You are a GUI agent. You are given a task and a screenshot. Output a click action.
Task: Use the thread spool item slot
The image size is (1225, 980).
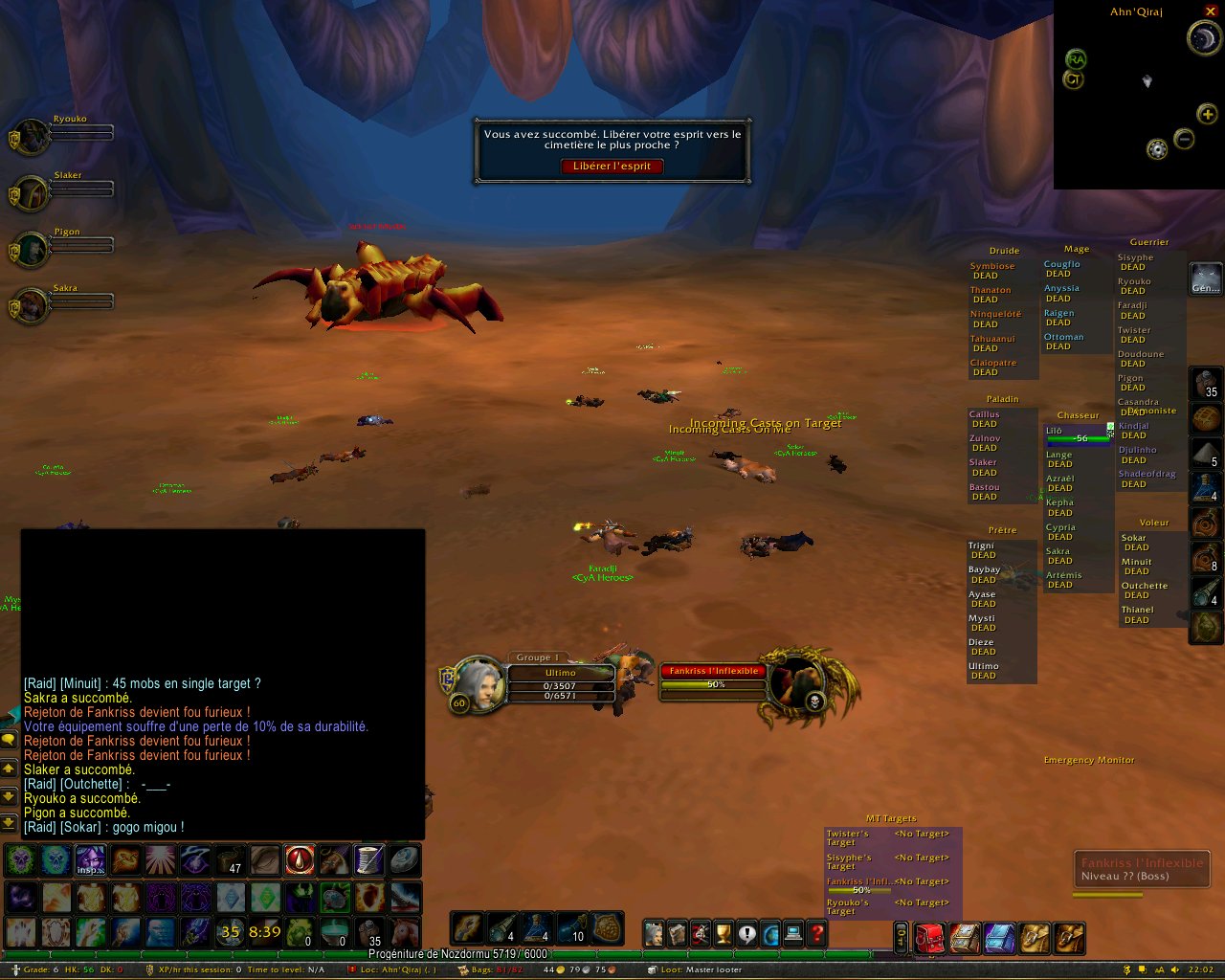(x=369, y=859)
